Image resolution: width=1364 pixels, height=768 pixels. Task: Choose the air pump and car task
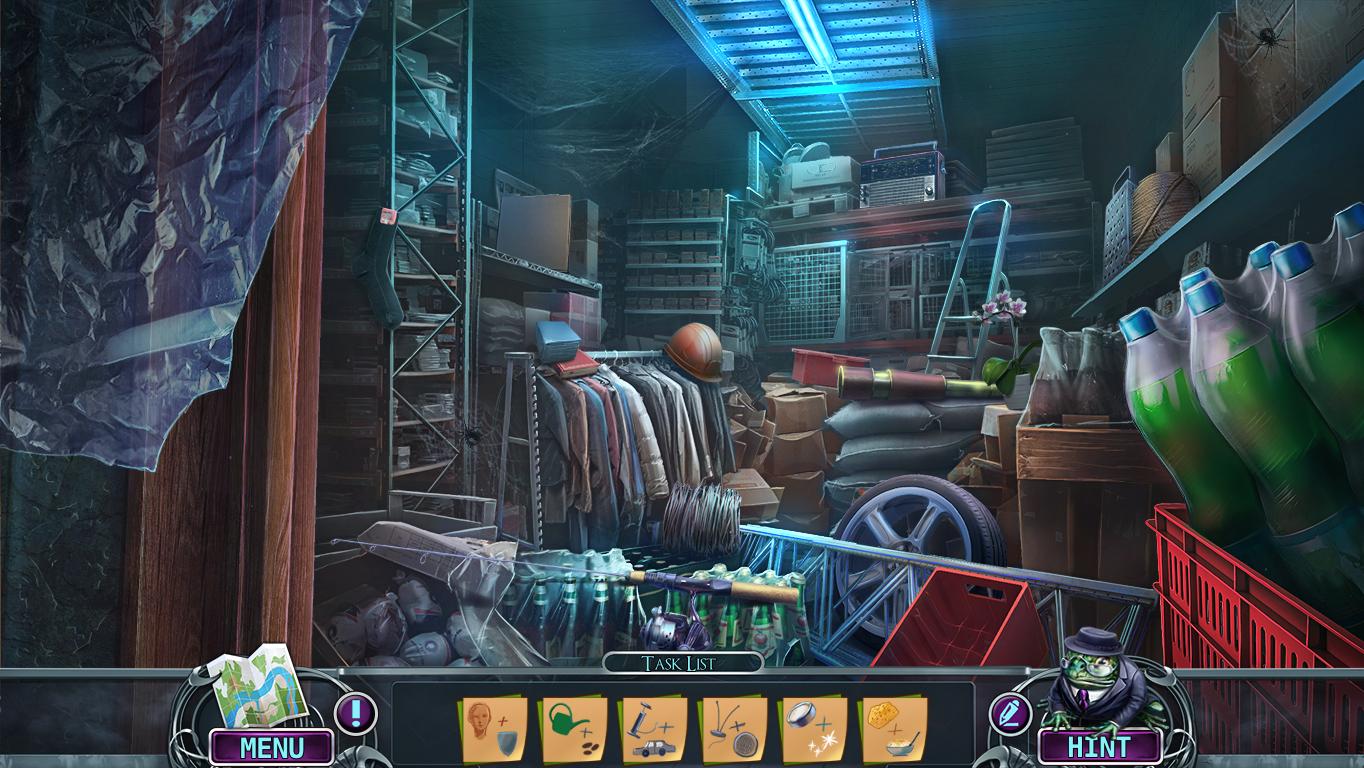click(654, 729)
